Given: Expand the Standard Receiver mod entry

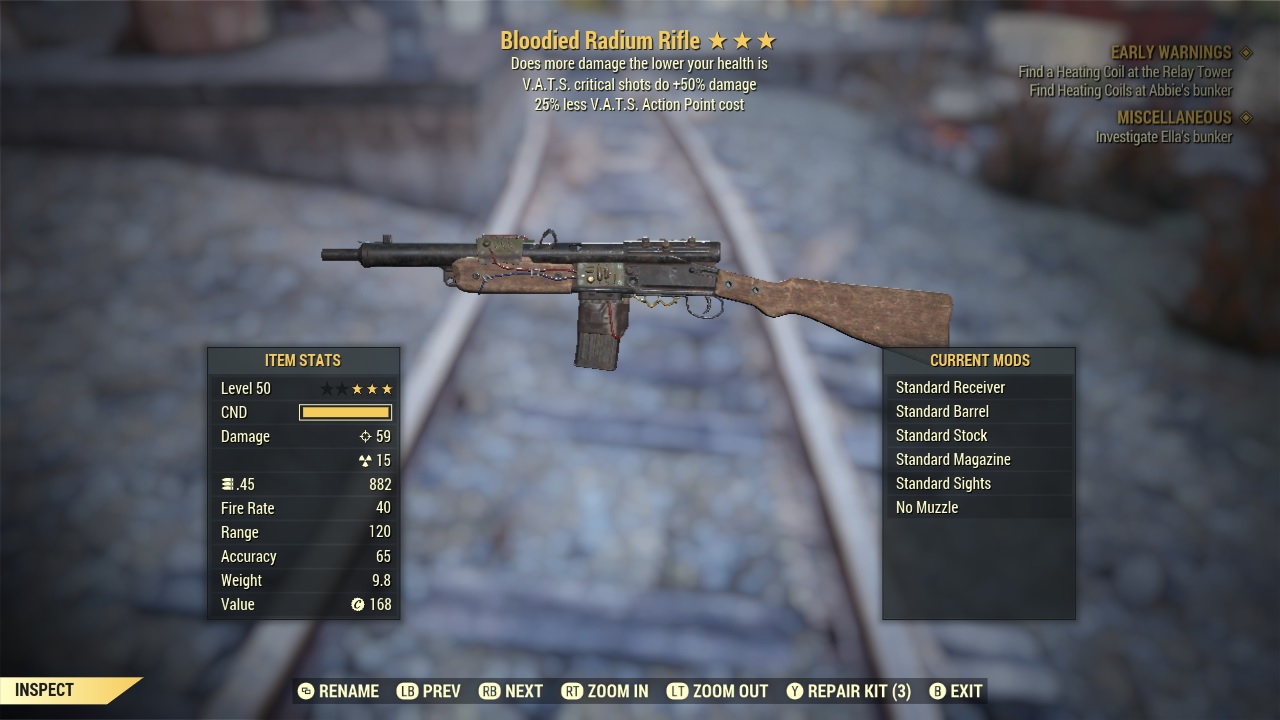Looking at the screenshot, I should click(x=950, y=387).
